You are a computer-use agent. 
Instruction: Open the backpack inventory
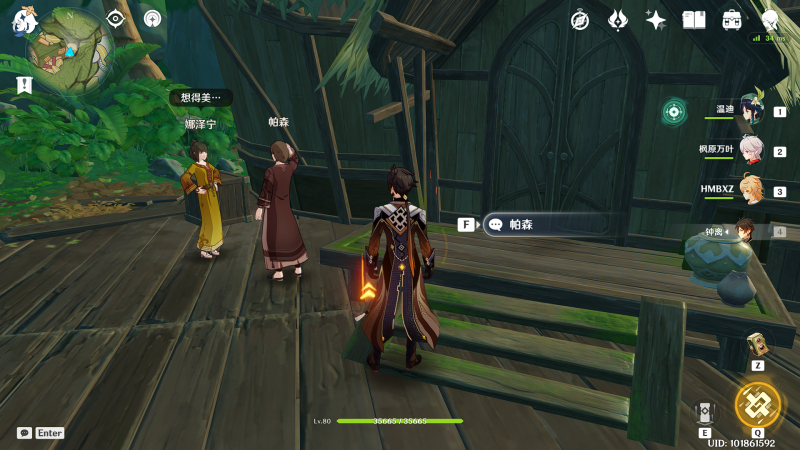(732, 20)
